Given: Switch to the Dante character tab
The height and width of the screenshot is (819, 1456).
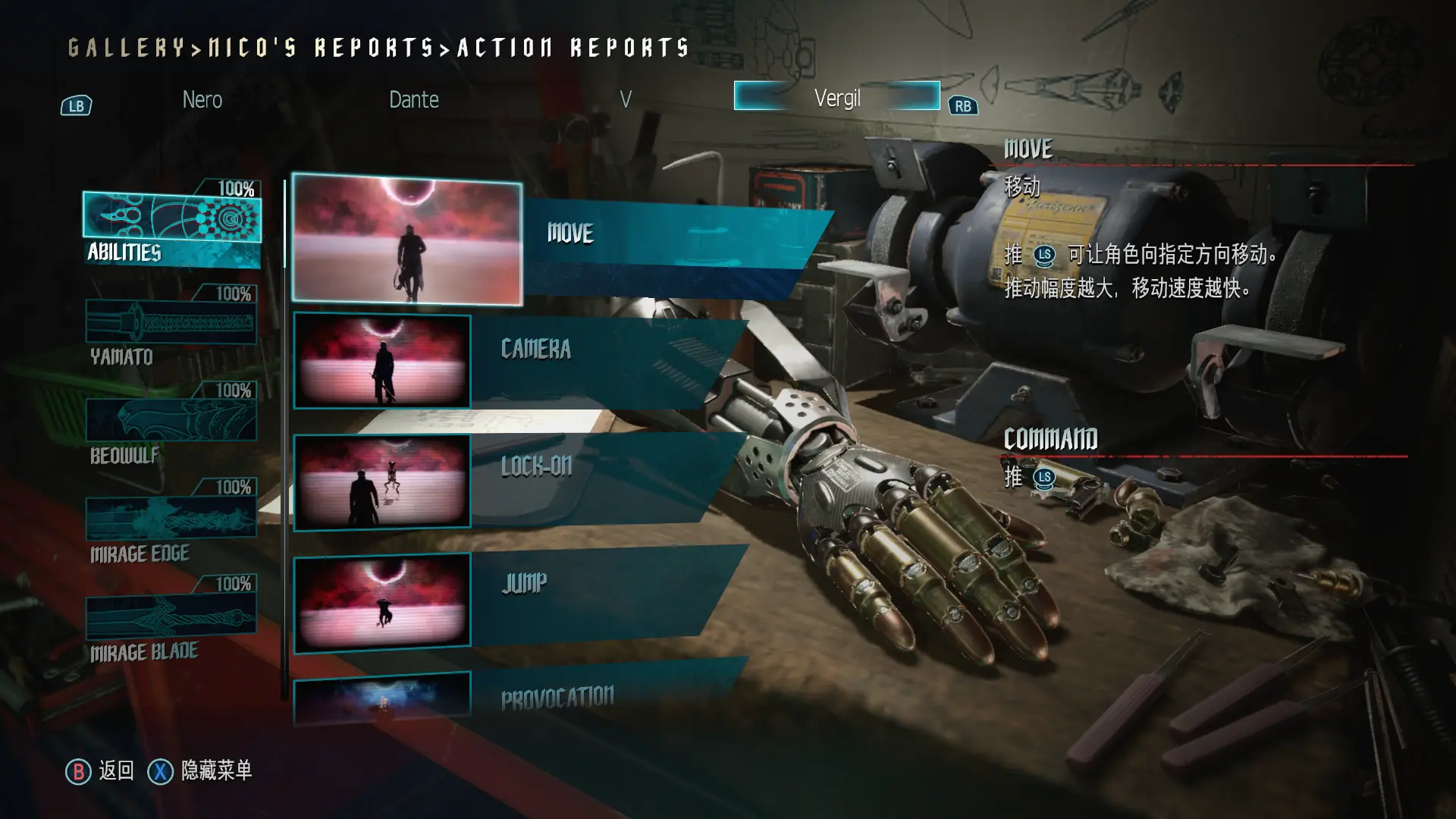Looking at the screenshot, I should tap(413, 99).
